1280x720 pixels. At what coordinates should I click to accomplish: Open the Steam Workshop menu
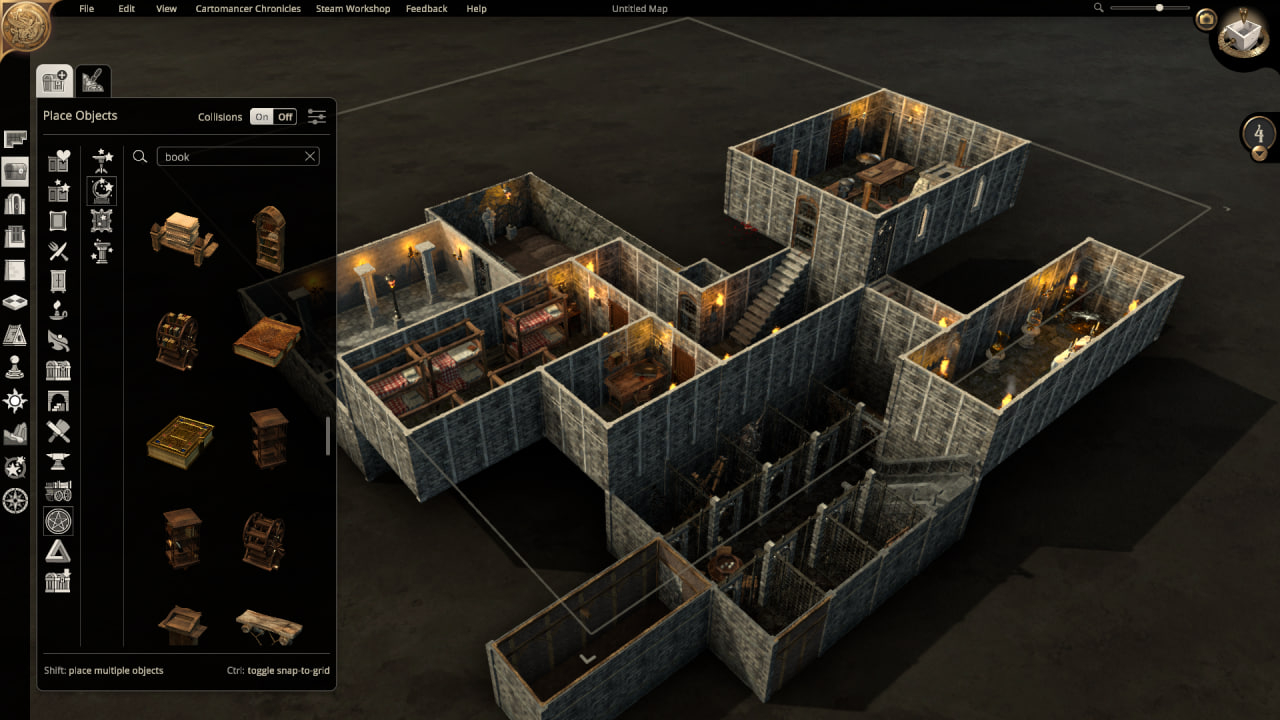coord(353,9)
